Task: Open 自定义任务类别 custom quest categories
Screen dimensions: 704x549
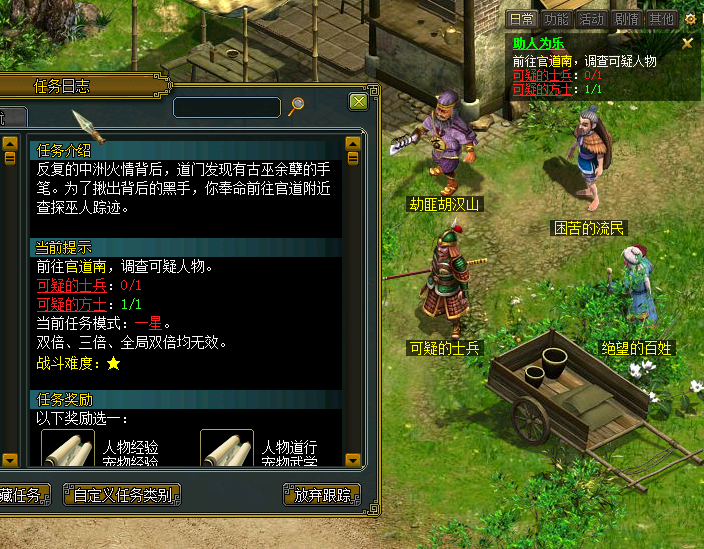Action: [x=121, y=494]
